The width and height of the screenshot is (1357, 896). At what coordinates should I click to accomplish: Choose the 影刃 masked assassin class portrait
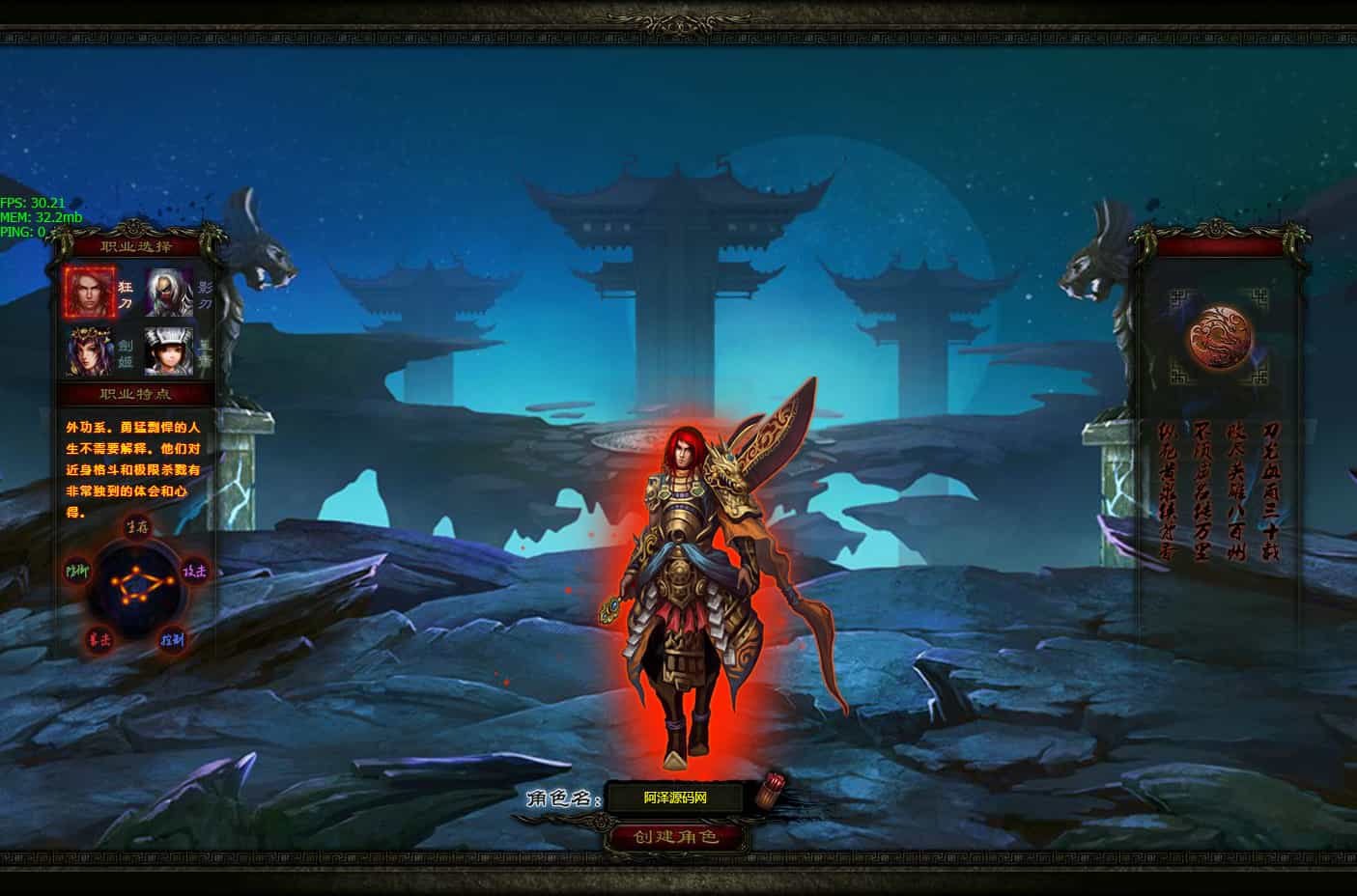[x=169, y=292]
